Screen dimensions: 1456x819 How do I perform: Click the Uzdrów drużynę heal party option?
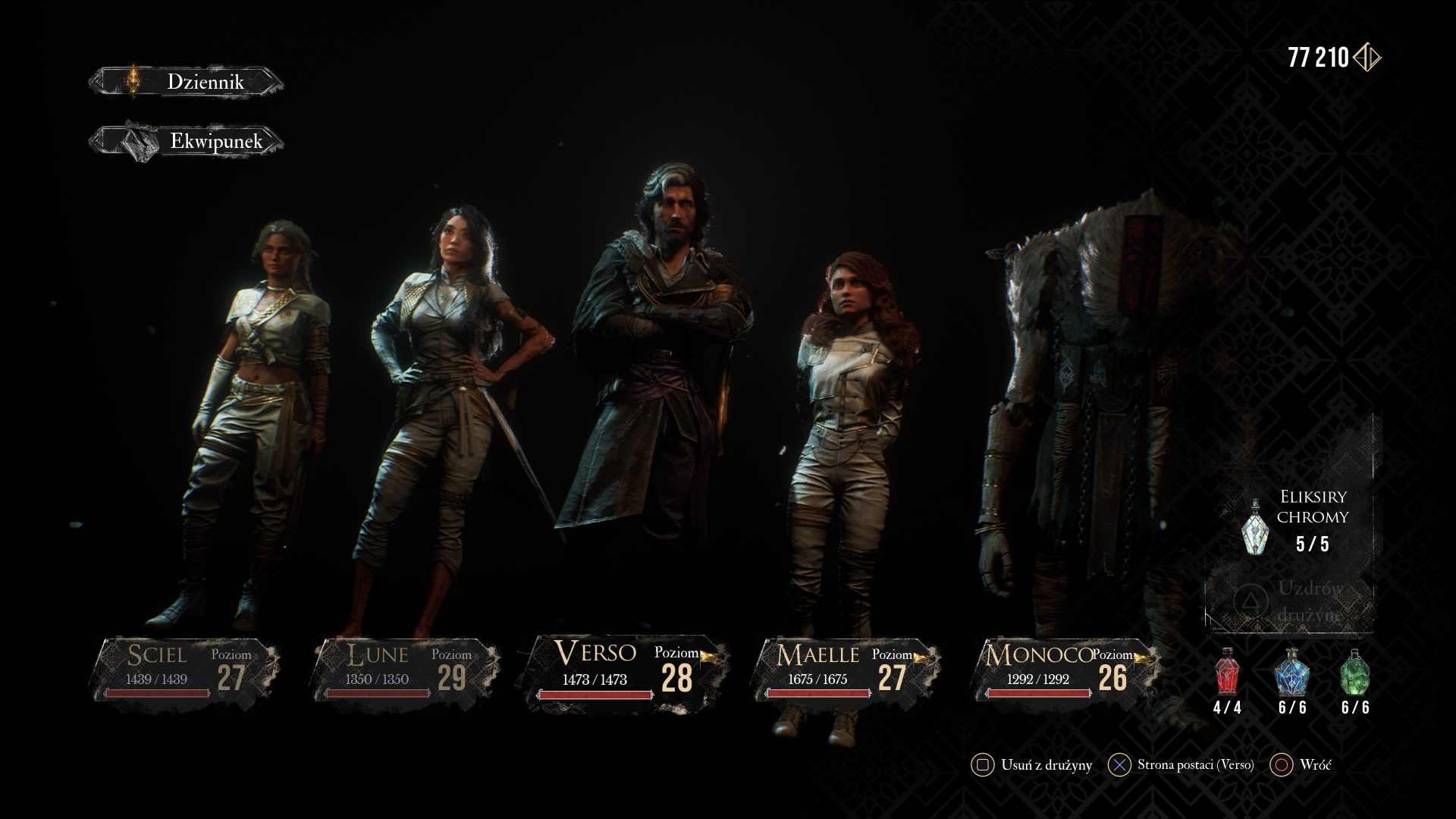pos(1291,601)
